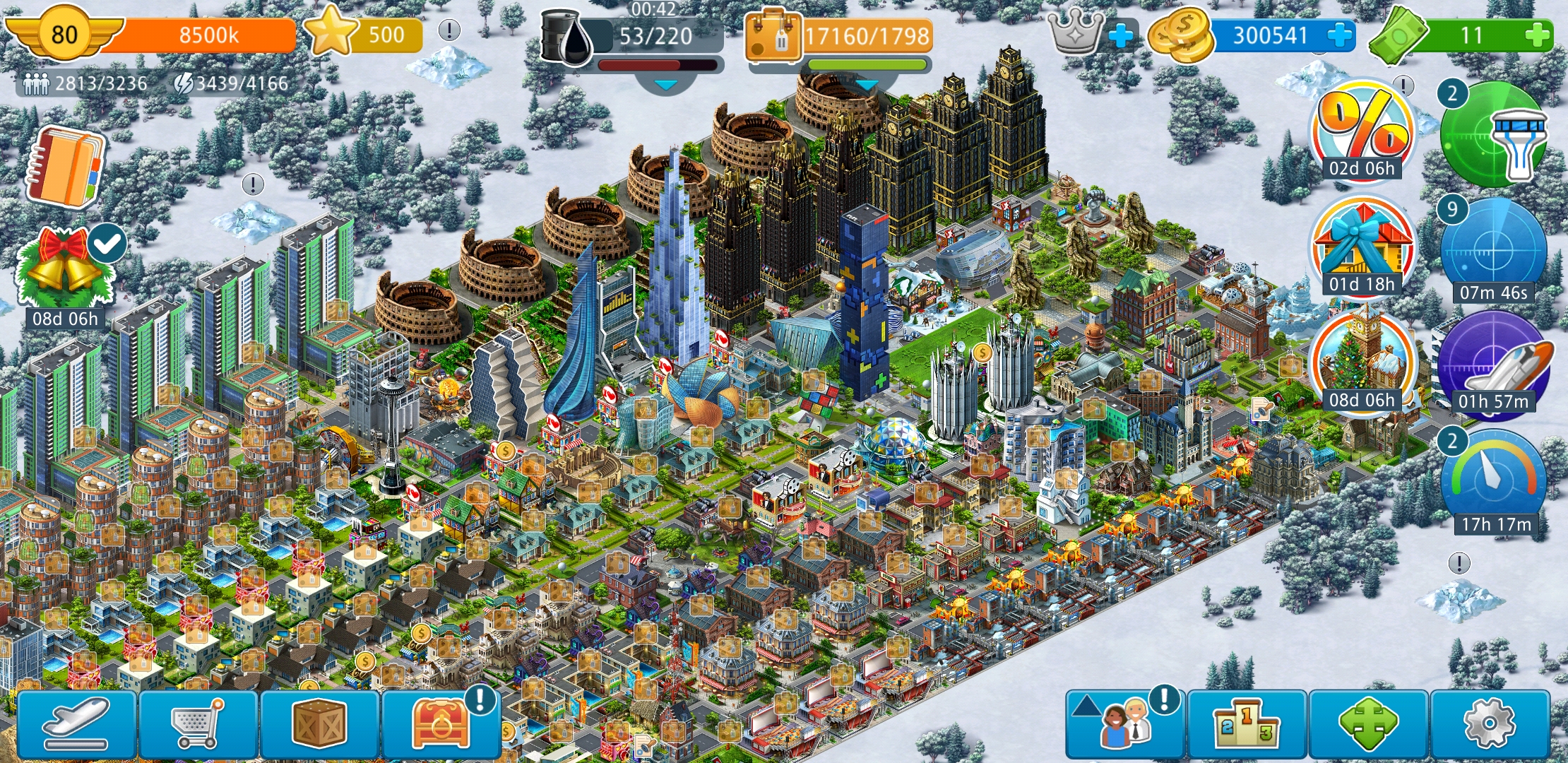The image size is (1568, 763).
Task: Activate the green move arrows mode
Action: coord(1368,725)
